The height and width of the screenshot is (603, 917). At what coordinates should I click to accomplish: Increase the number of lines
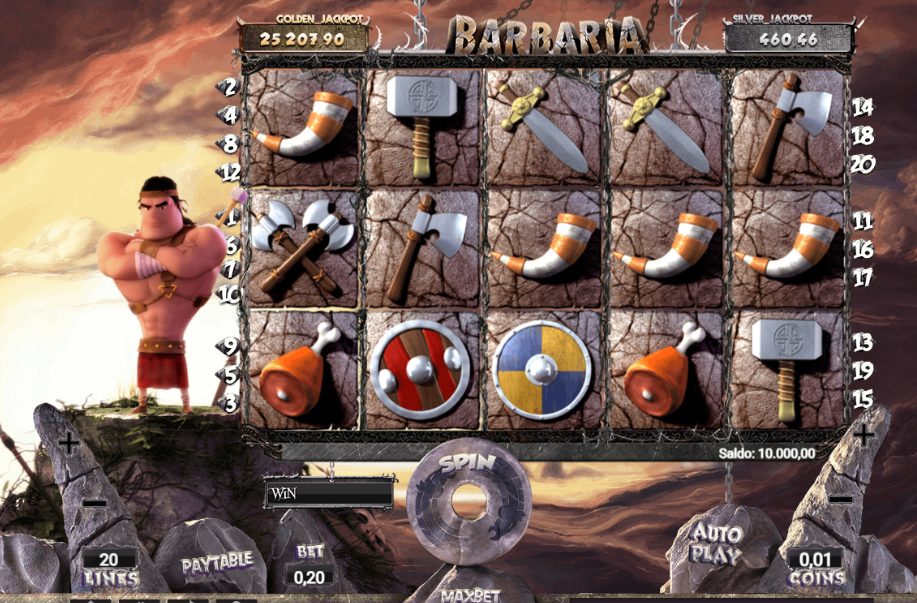[x=68, y=440]
